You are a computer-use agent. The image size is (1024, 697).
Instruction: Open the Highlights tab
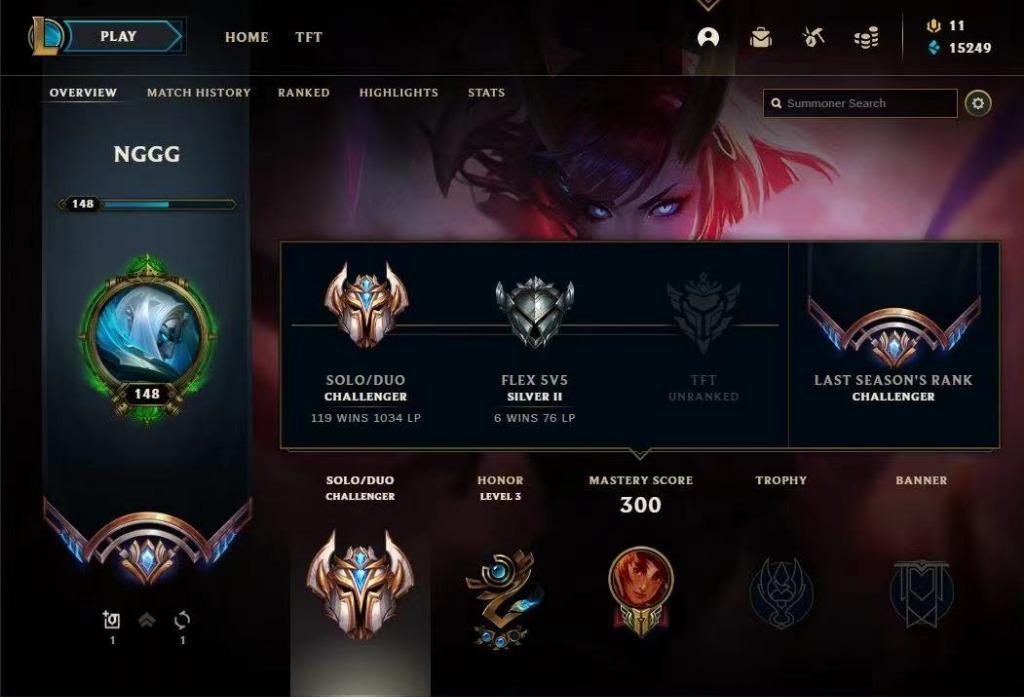coord(399,93)
